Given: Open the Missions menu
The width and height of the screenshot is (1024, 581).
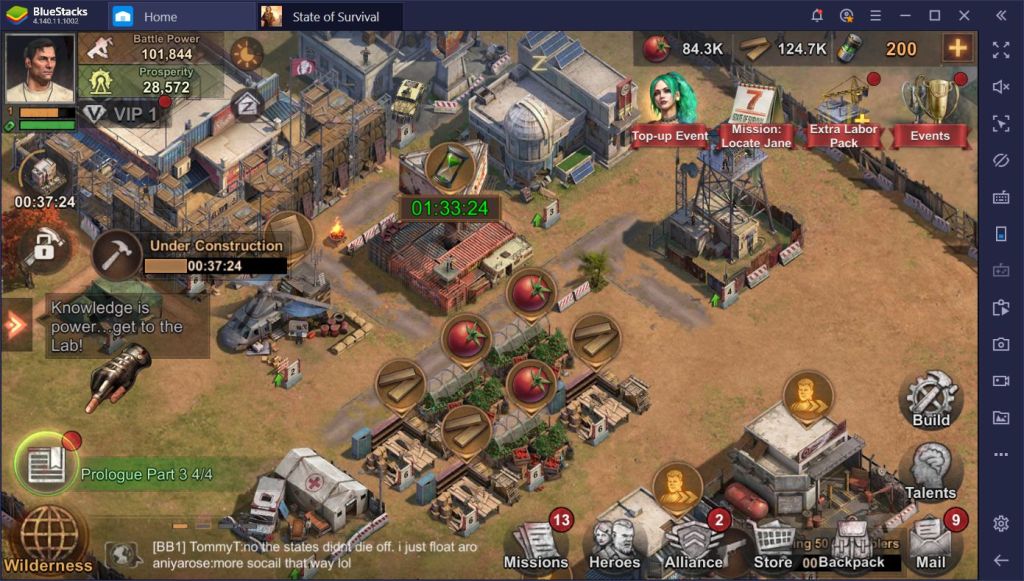Looking at the screenshot, I should coord(536,545).
